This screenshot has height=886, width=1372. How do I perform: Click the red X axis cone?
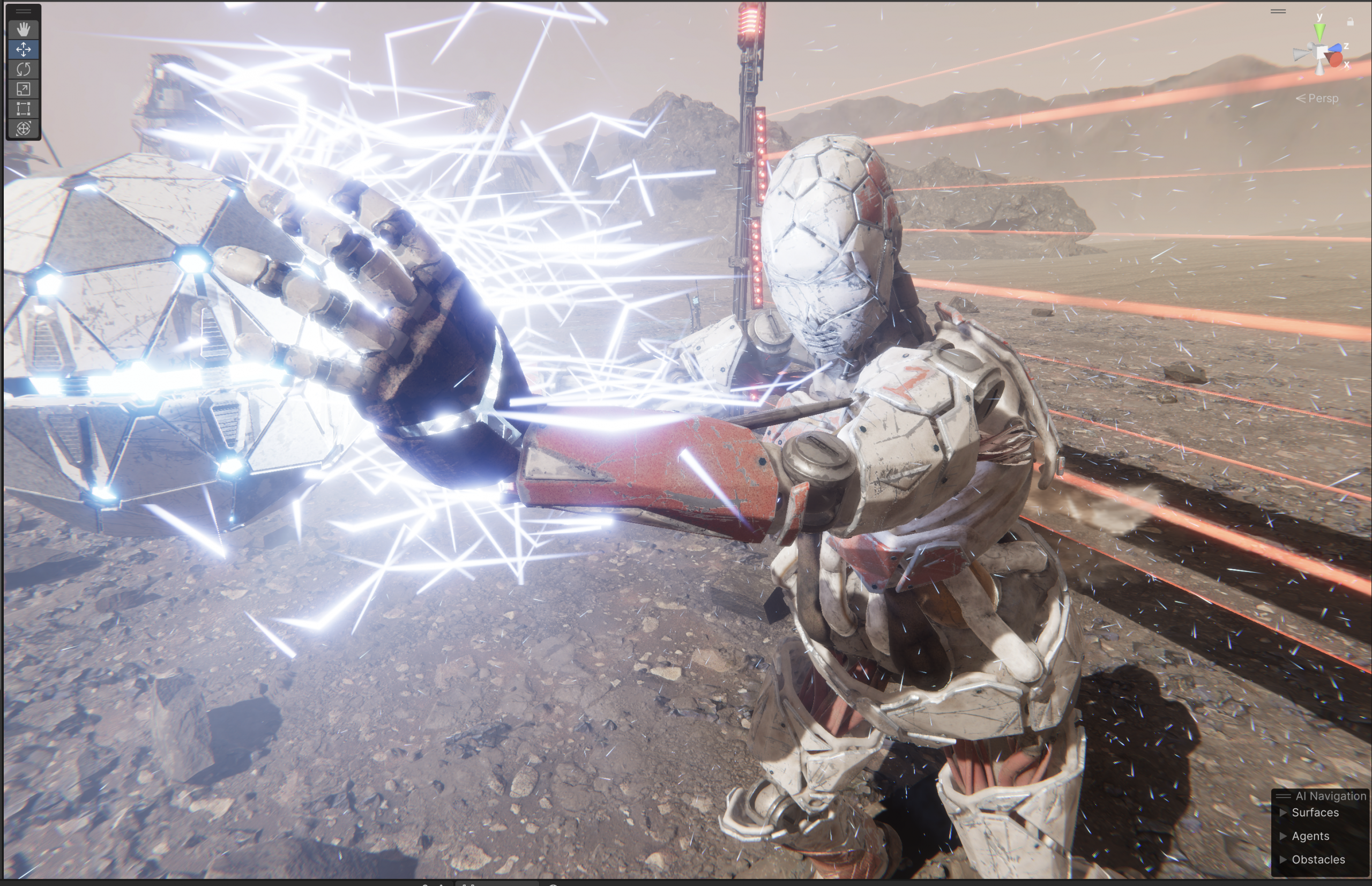click(1335, 59)
